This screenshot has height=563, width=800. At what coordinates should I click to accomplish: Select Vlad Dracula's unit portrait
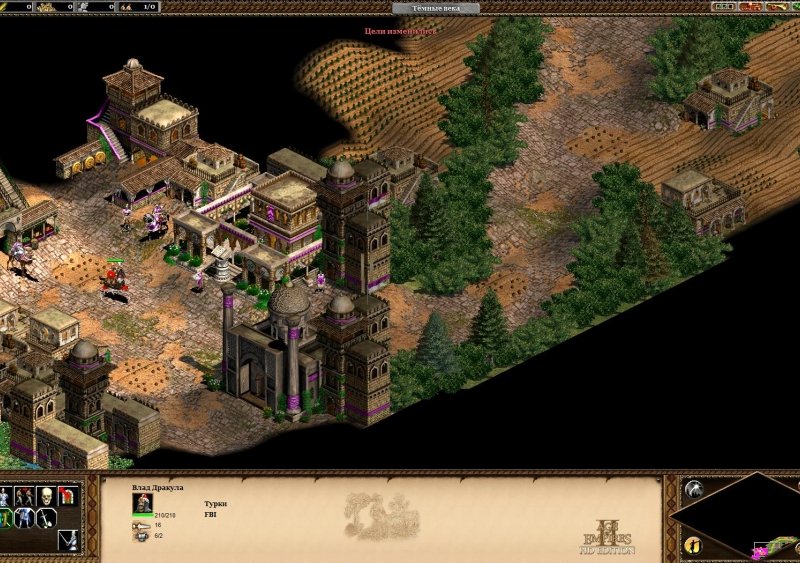[143, 503]
